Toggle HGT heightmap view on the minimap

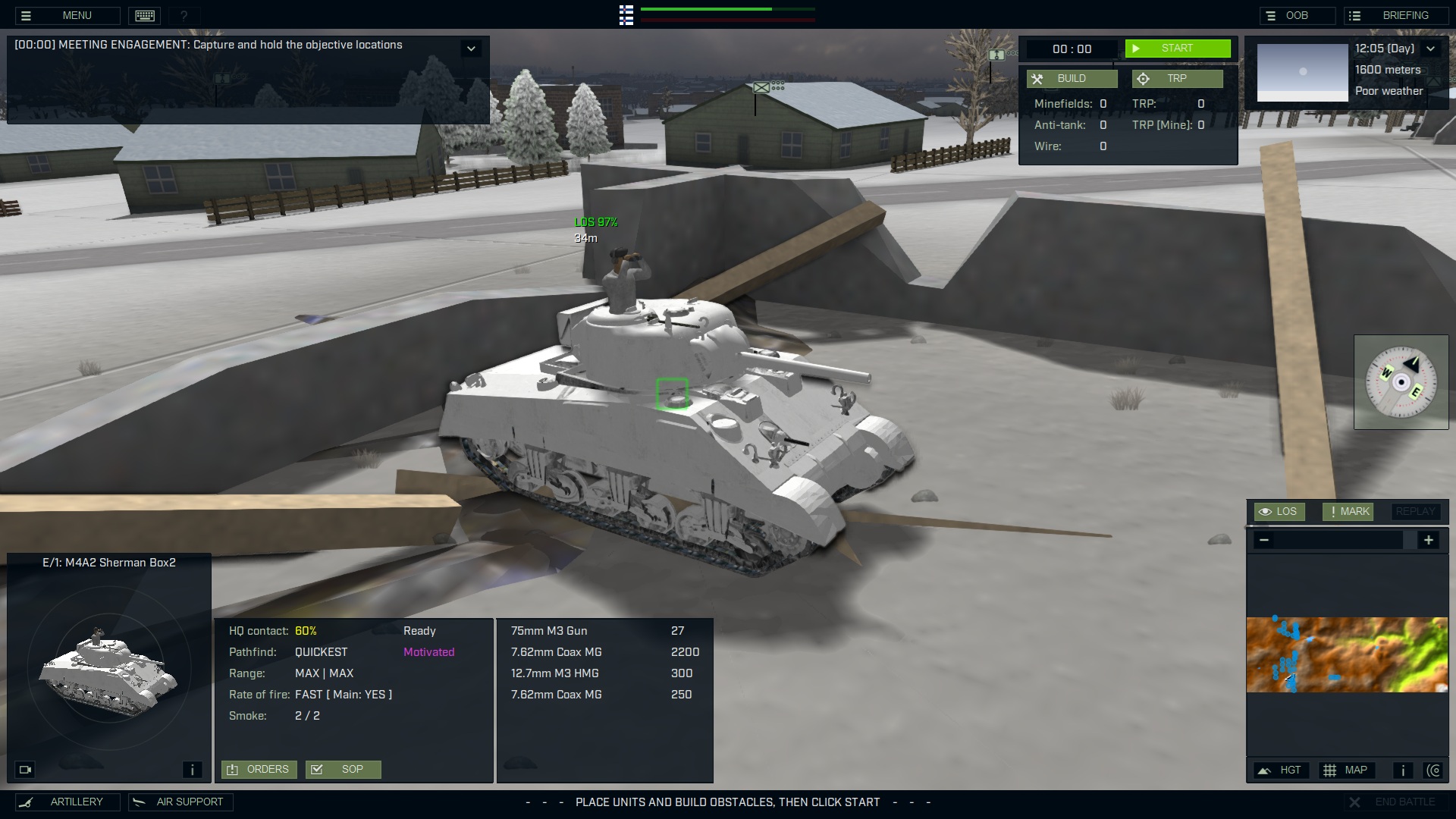pos(1281,770)
